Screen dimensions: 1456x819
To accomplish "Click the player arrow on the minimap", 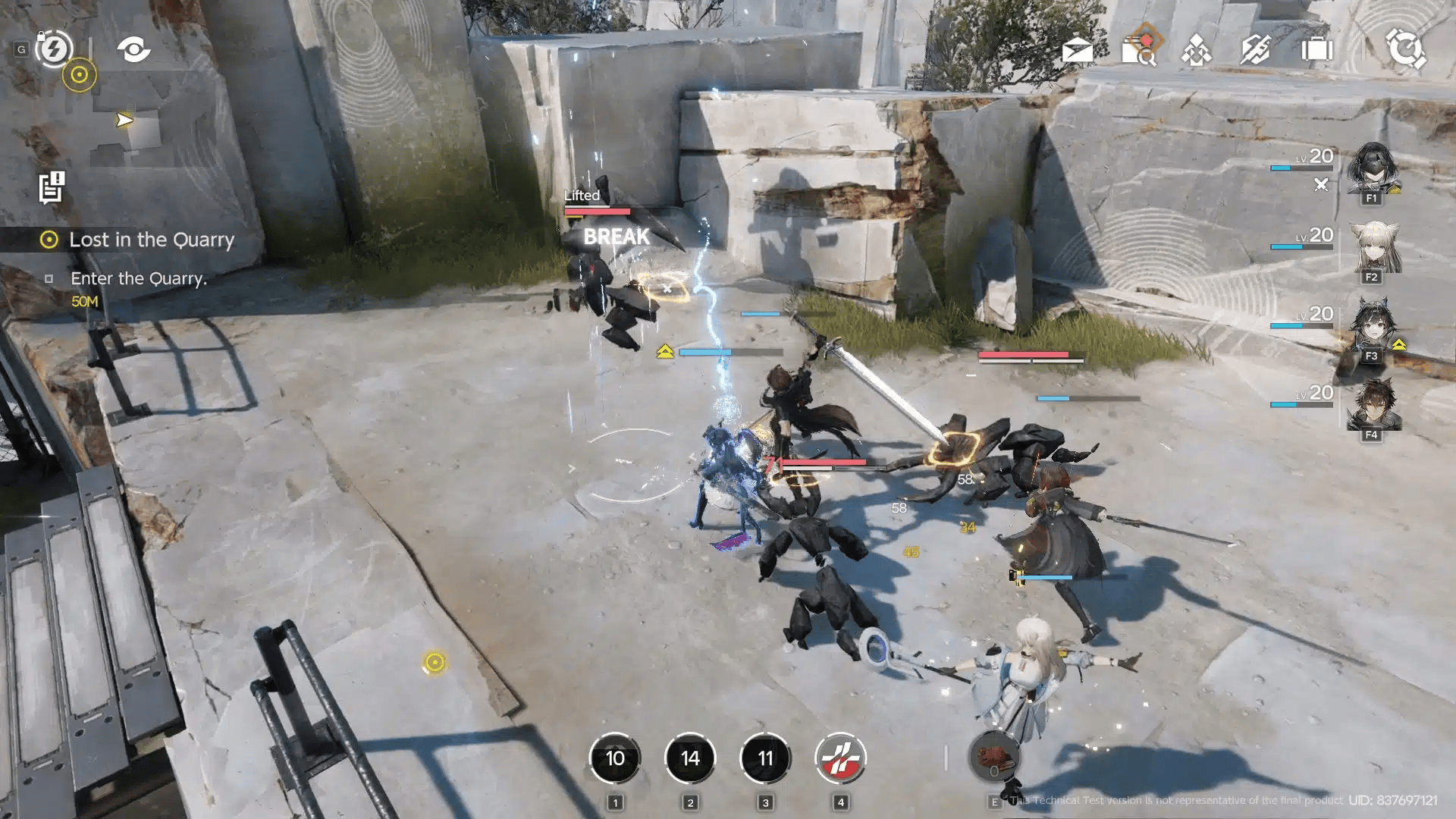I will click(x=124, y=118).
